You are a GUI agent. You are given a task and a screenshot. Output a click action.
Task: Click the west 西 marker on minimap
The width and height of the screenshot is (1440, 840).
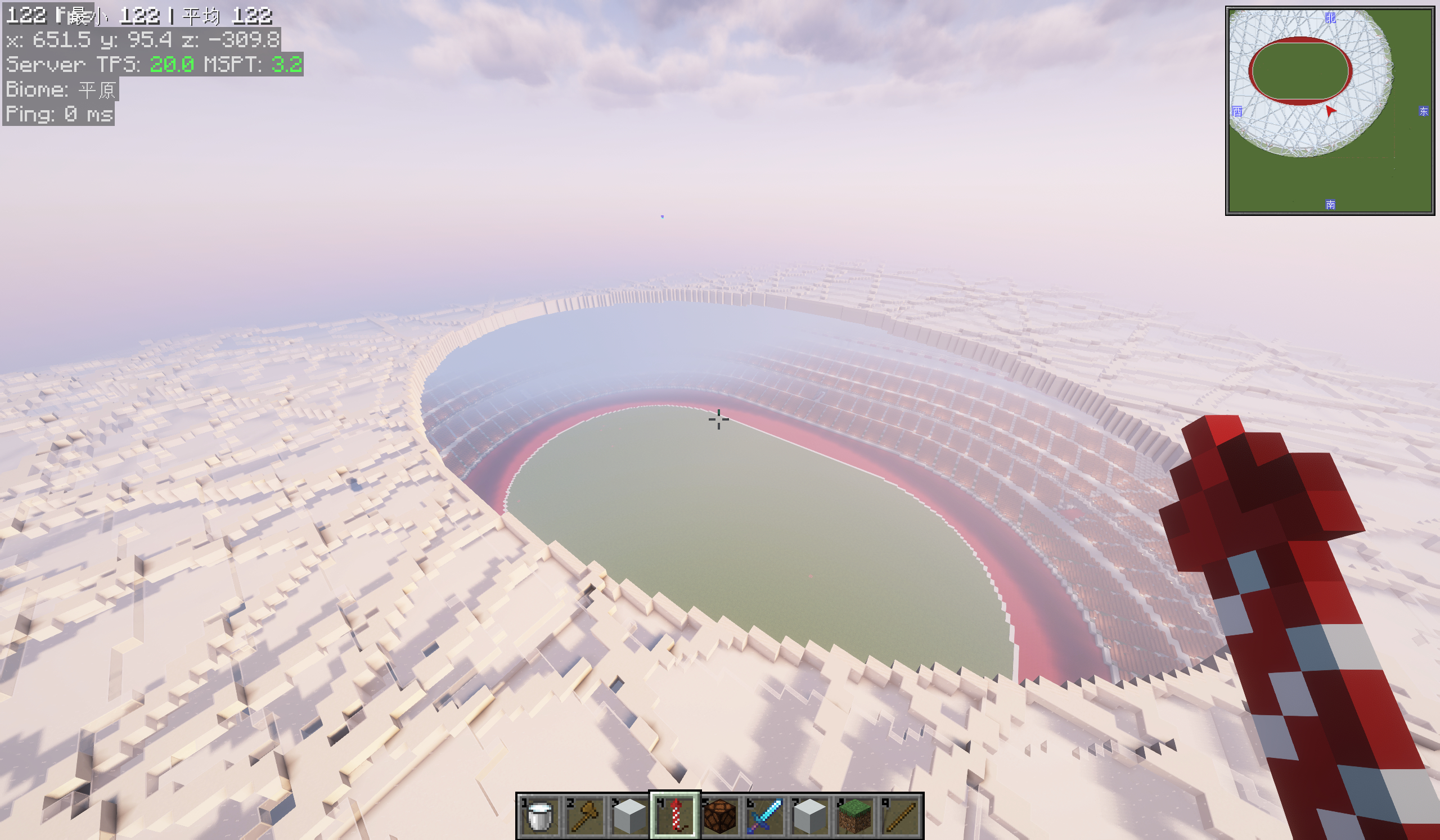coord(1237,111)
